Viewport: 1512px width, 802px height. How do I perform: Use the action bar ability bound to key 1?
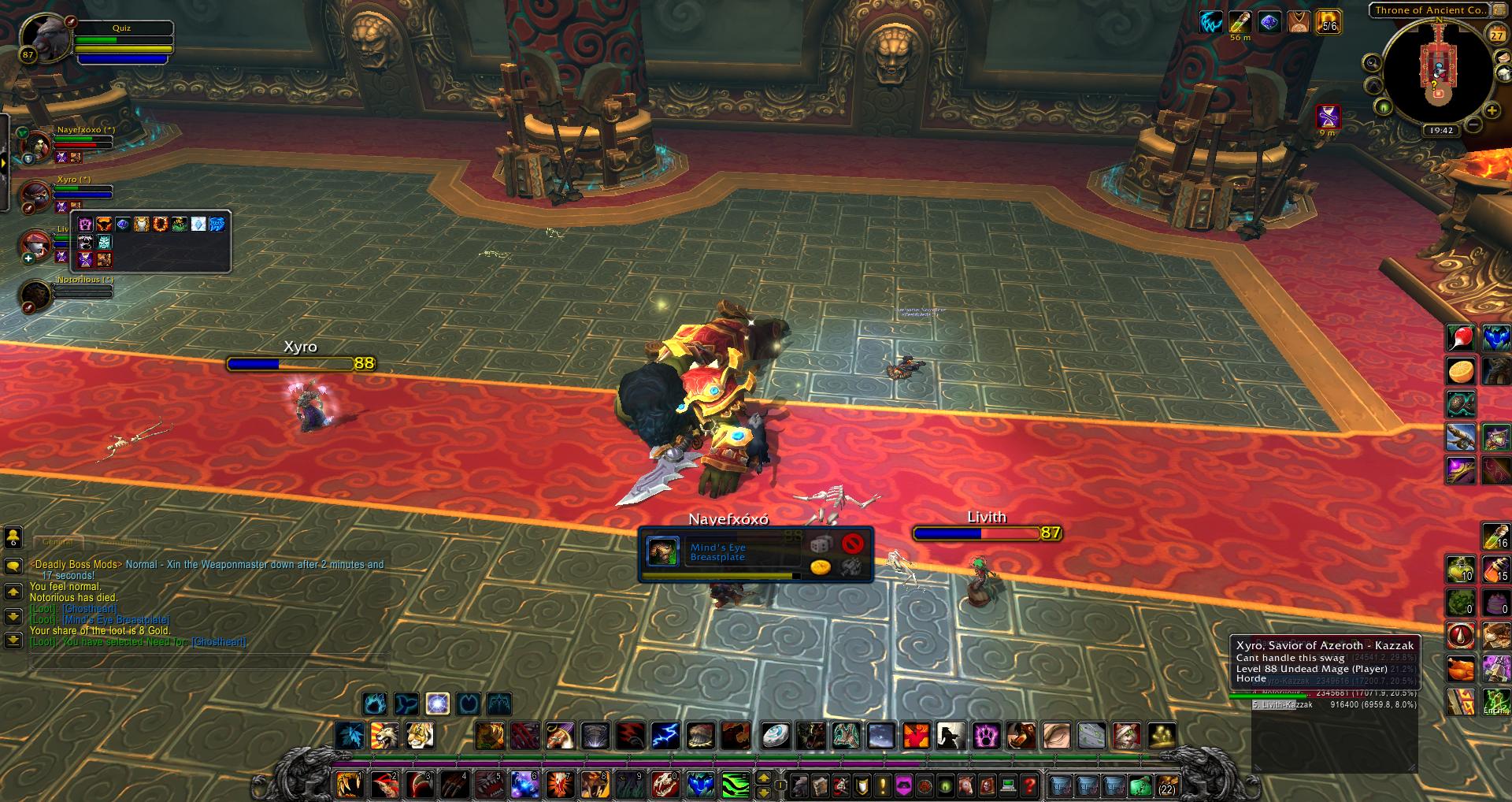(x=349, y=785)
